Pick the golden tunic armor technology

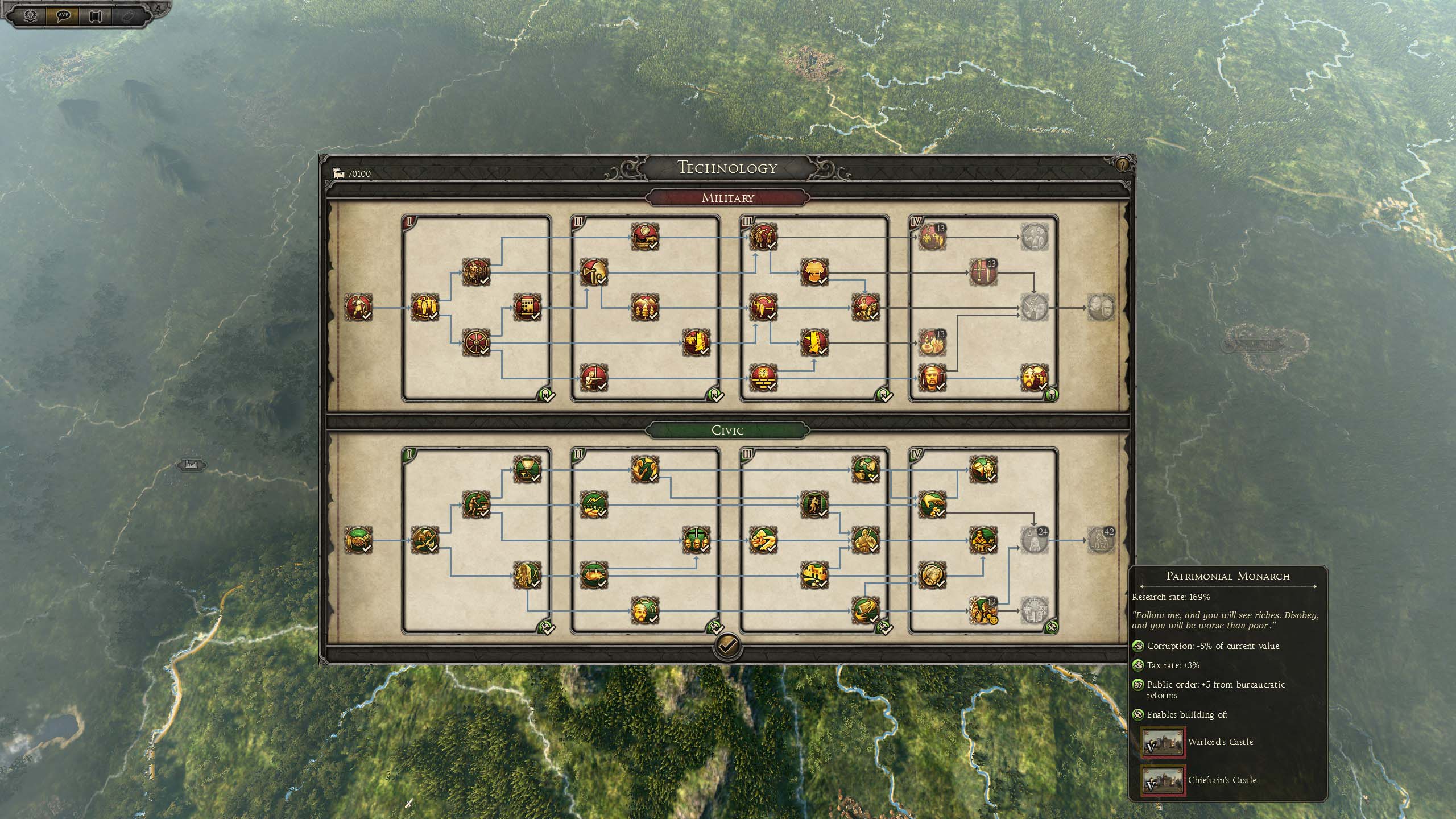(814, 272)
